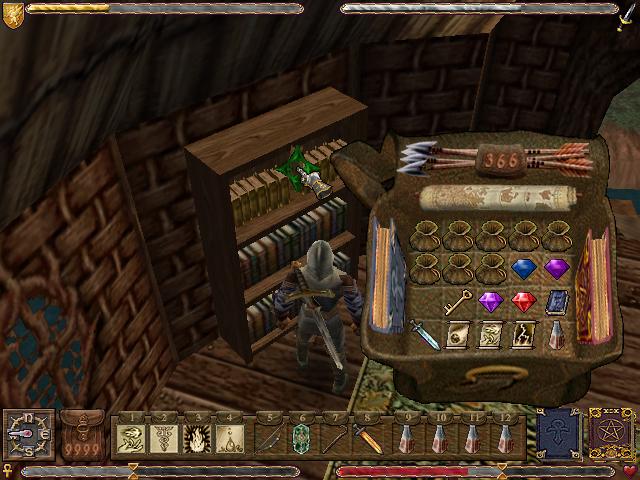Select the red gem in backpack
Viewport: 640px width, 480px height.
[x=521, y=301]
